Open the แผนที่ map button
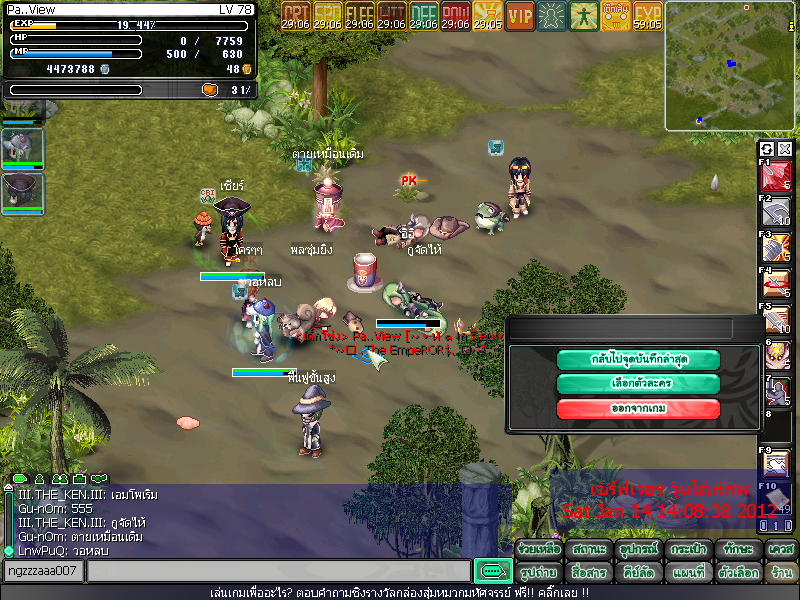 point(688,573)
